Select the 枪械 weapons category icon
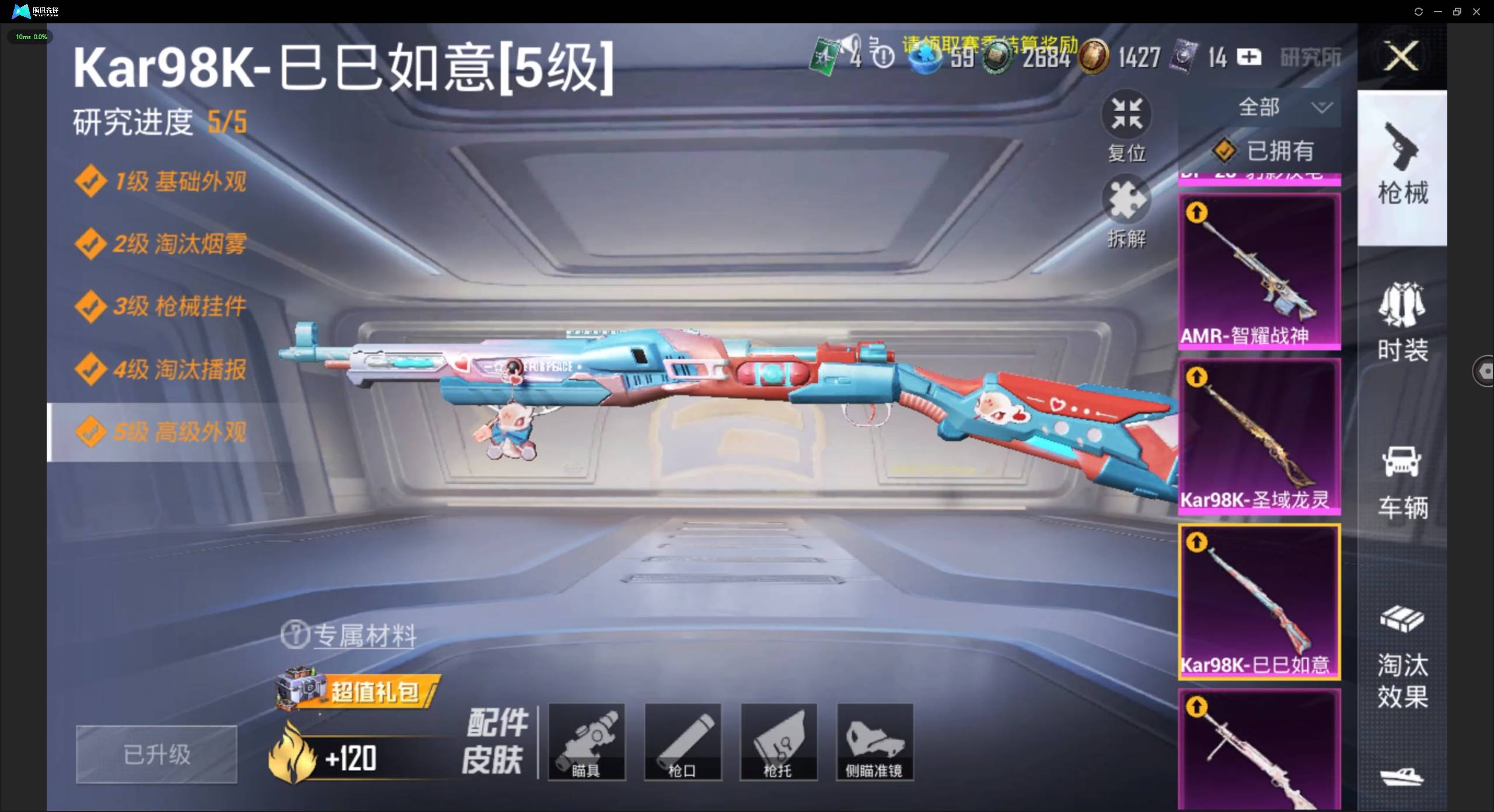The image size is (1494, 812). pyautogui.click(x=1403, y=166)
